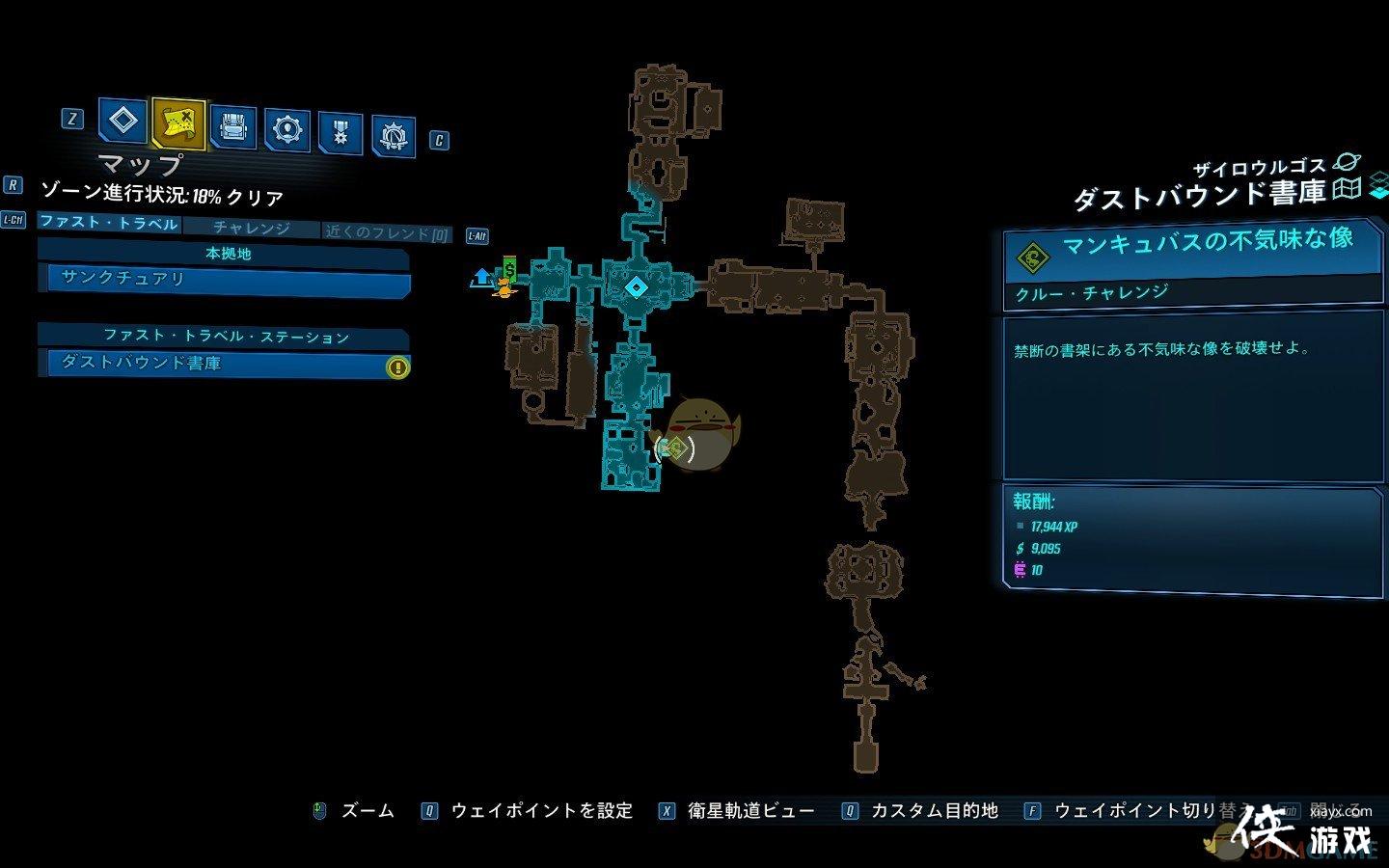Click the folded map icon near the zone name
This screenshot has width=1389, height=868.
(x=1346, y=191)
